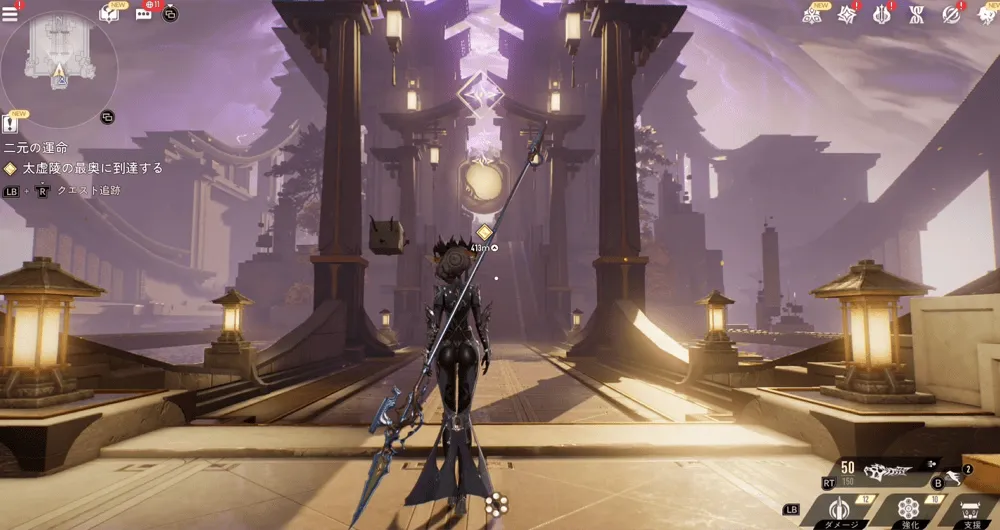Select the 強化 revolver cylinder slot
Image resolution: width=1000 pixels, height=530 pixels.
coord(908,510)
